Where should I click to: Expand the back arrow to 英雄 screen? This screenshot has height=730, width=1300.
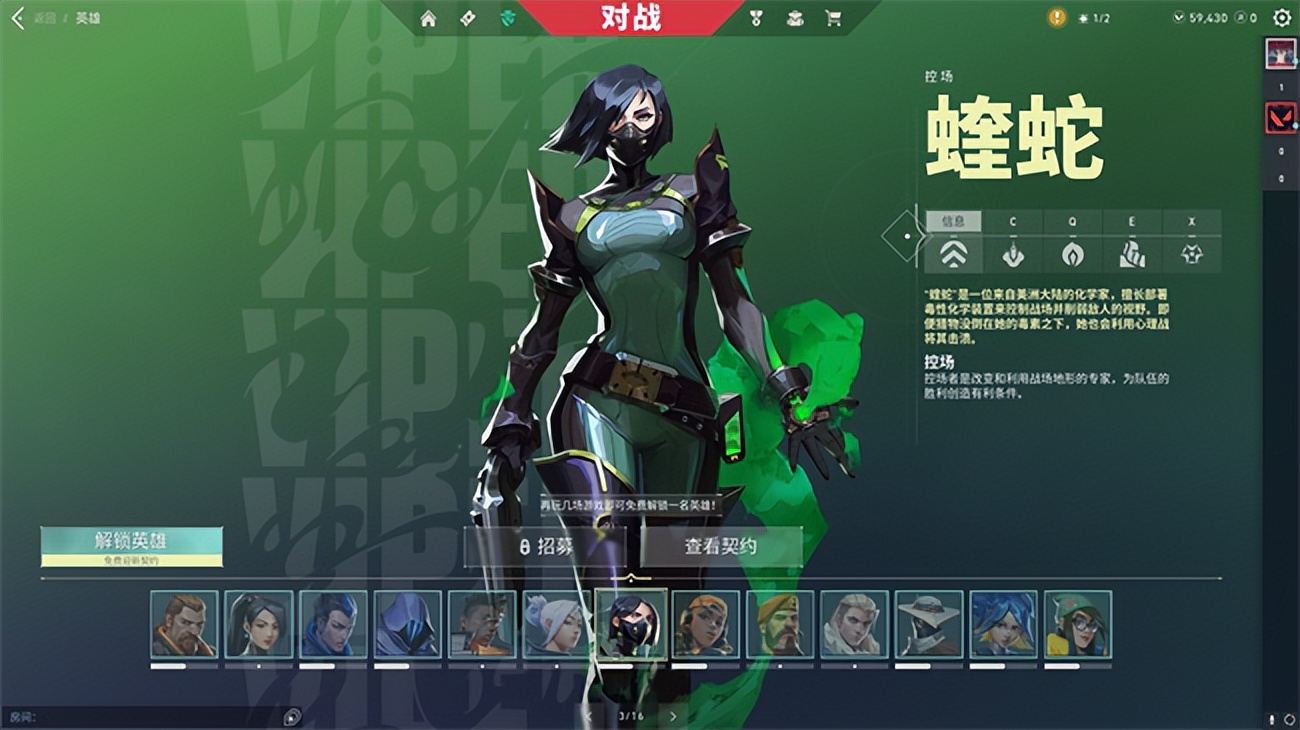coord(17,18)
